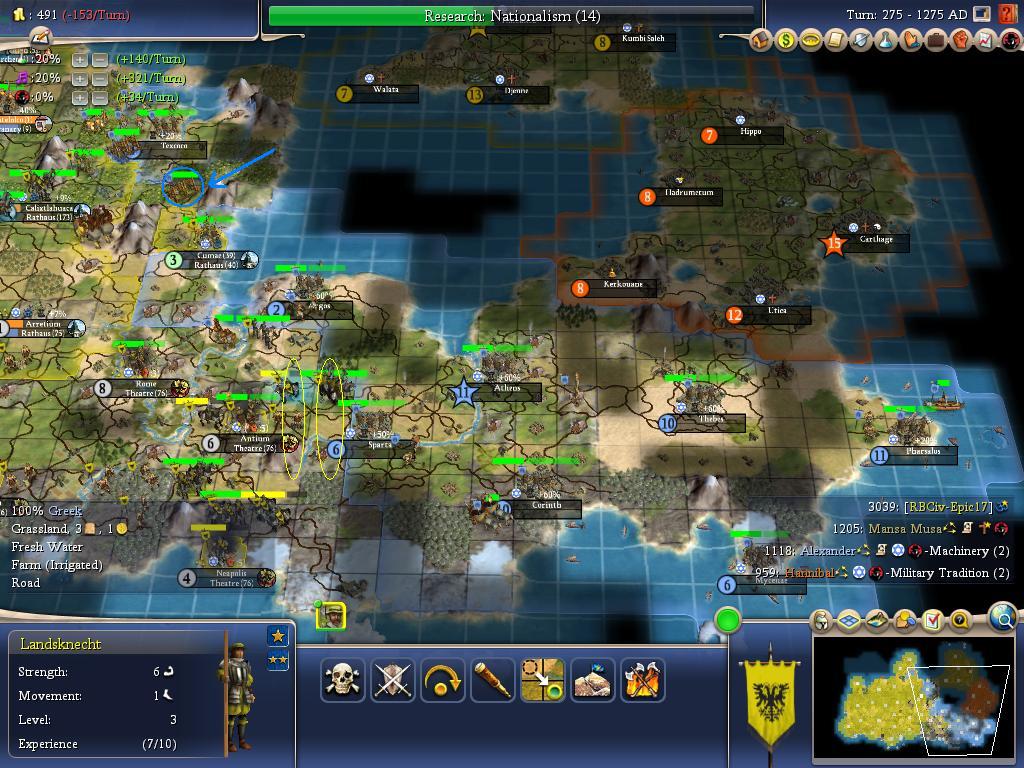Open the Civilopedia question mark book
The height and width of the screenshot is (768, 1024).
1008,15
